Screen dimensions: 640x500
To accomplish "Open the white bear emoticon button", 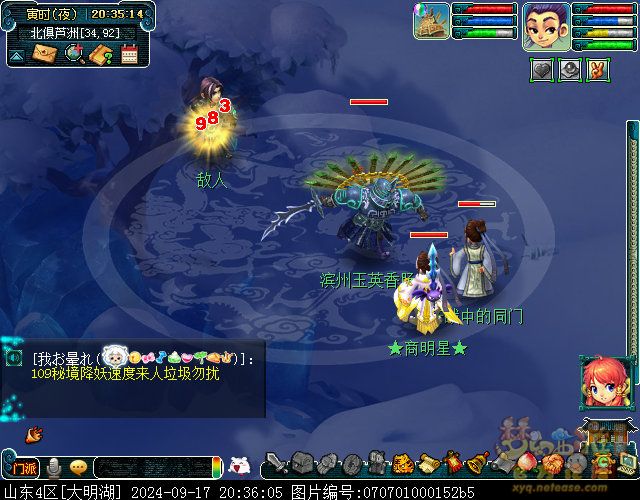I will [x=239, y=465].
